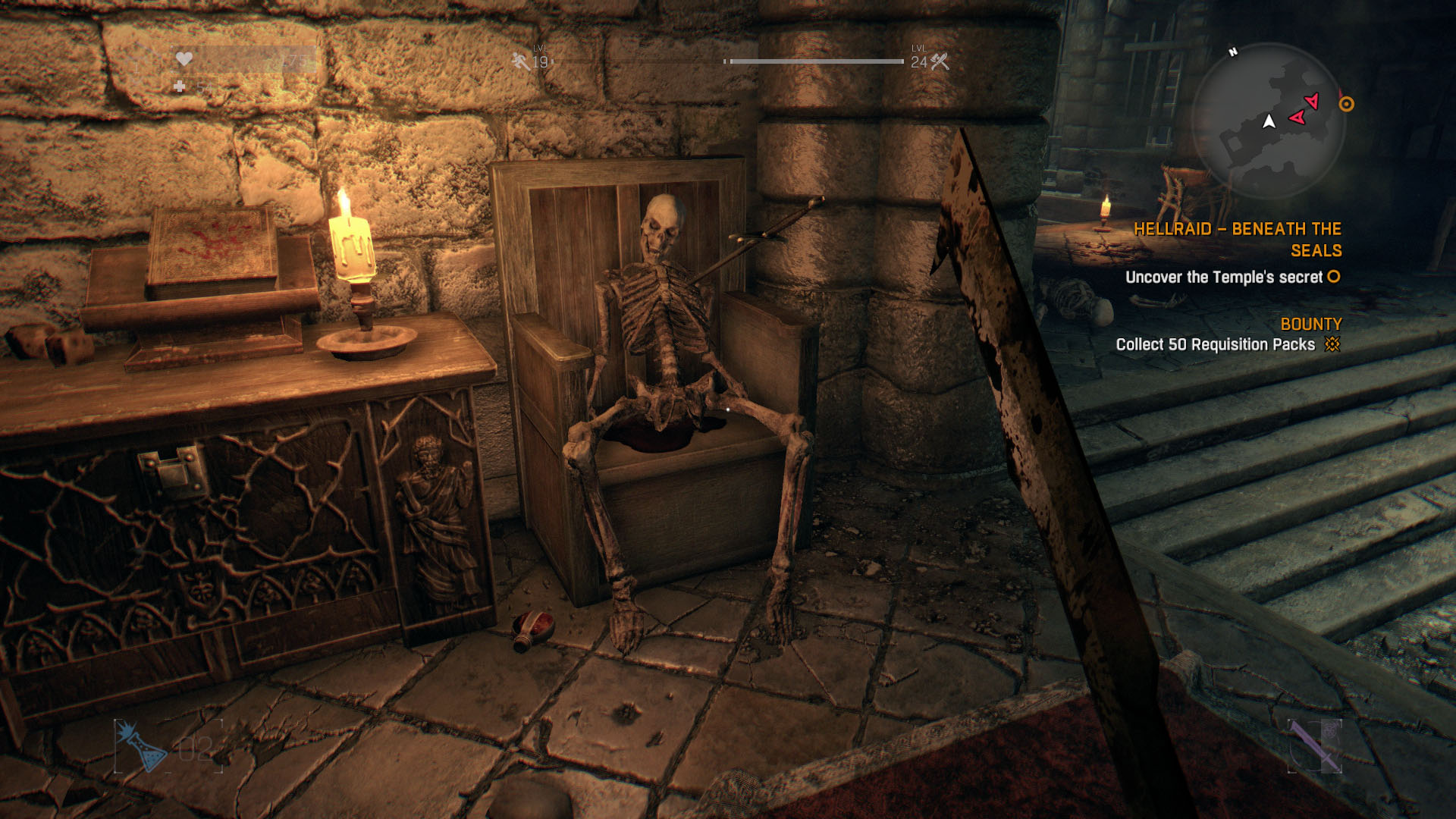Click the heart health icon
Viewport: 1456px width, 819px height.
184,59
